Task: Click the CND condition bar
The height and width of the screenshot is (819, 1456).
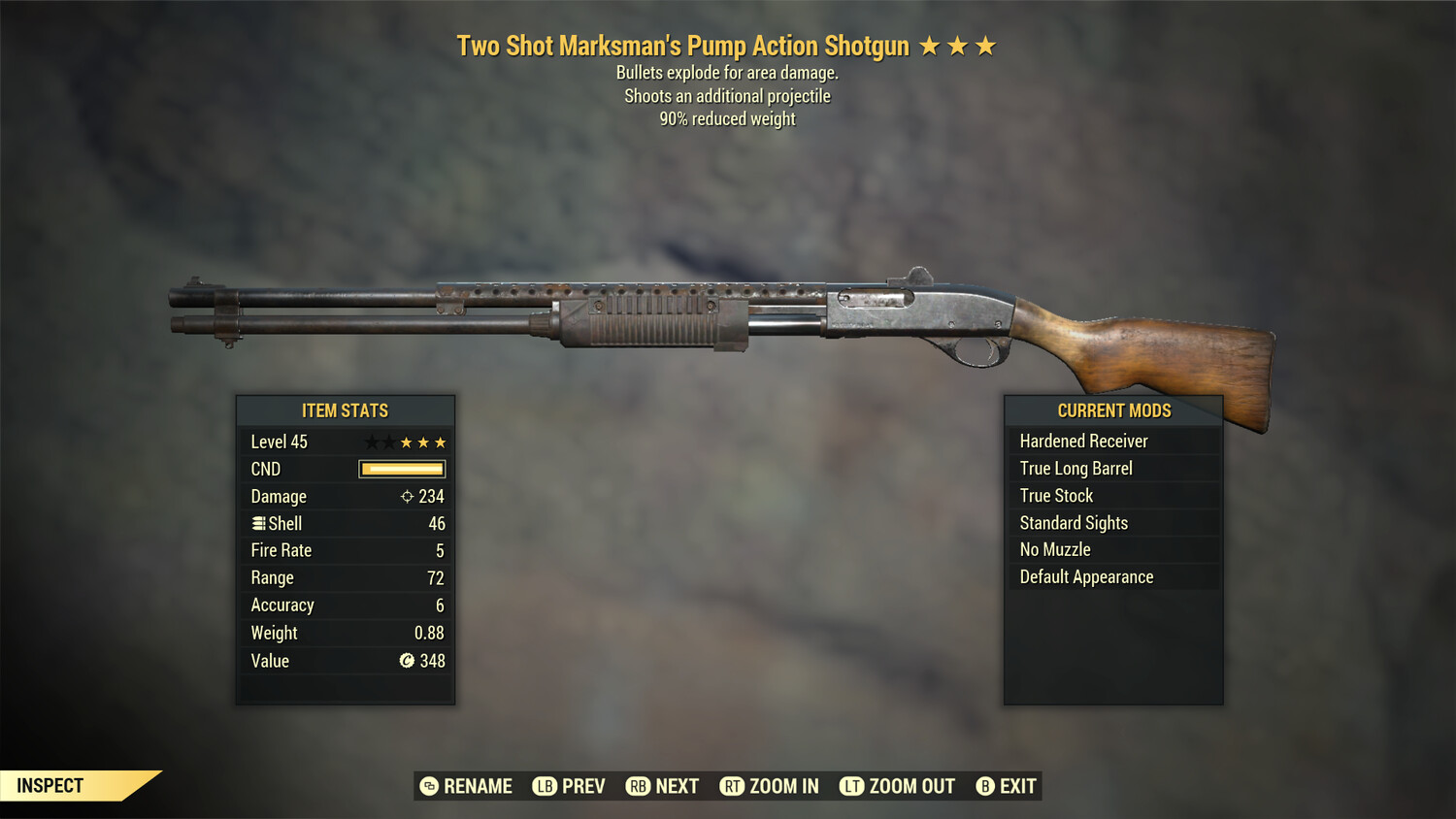Action: tap(401, 469)
